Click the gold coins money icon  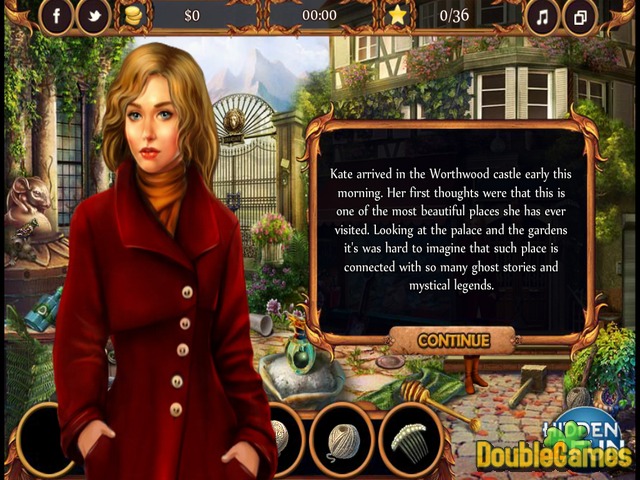point(132,16)
